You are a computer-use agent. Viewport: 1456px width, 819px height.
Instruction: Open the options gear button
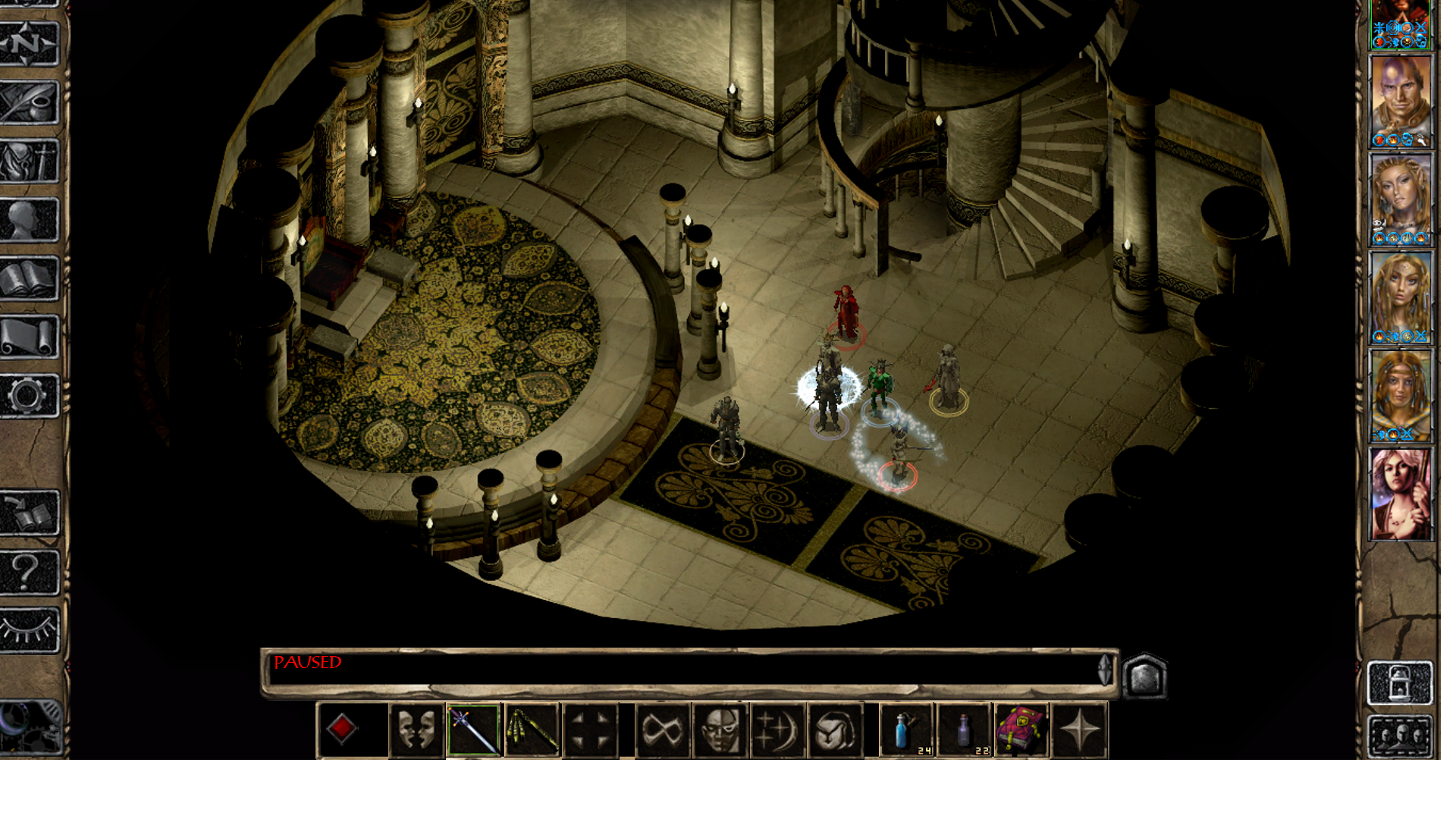tap(30, 395)
